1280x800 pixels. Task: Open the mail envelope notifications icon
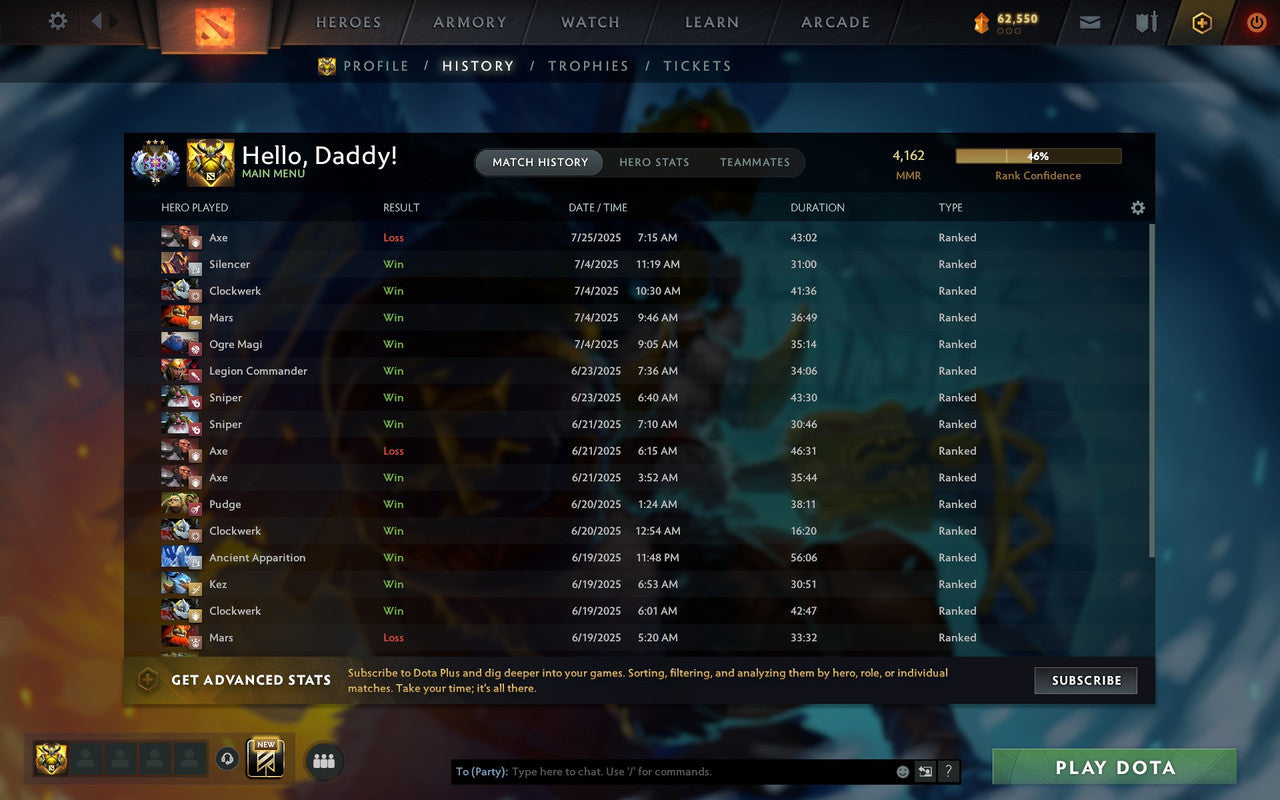(1089, 22)
